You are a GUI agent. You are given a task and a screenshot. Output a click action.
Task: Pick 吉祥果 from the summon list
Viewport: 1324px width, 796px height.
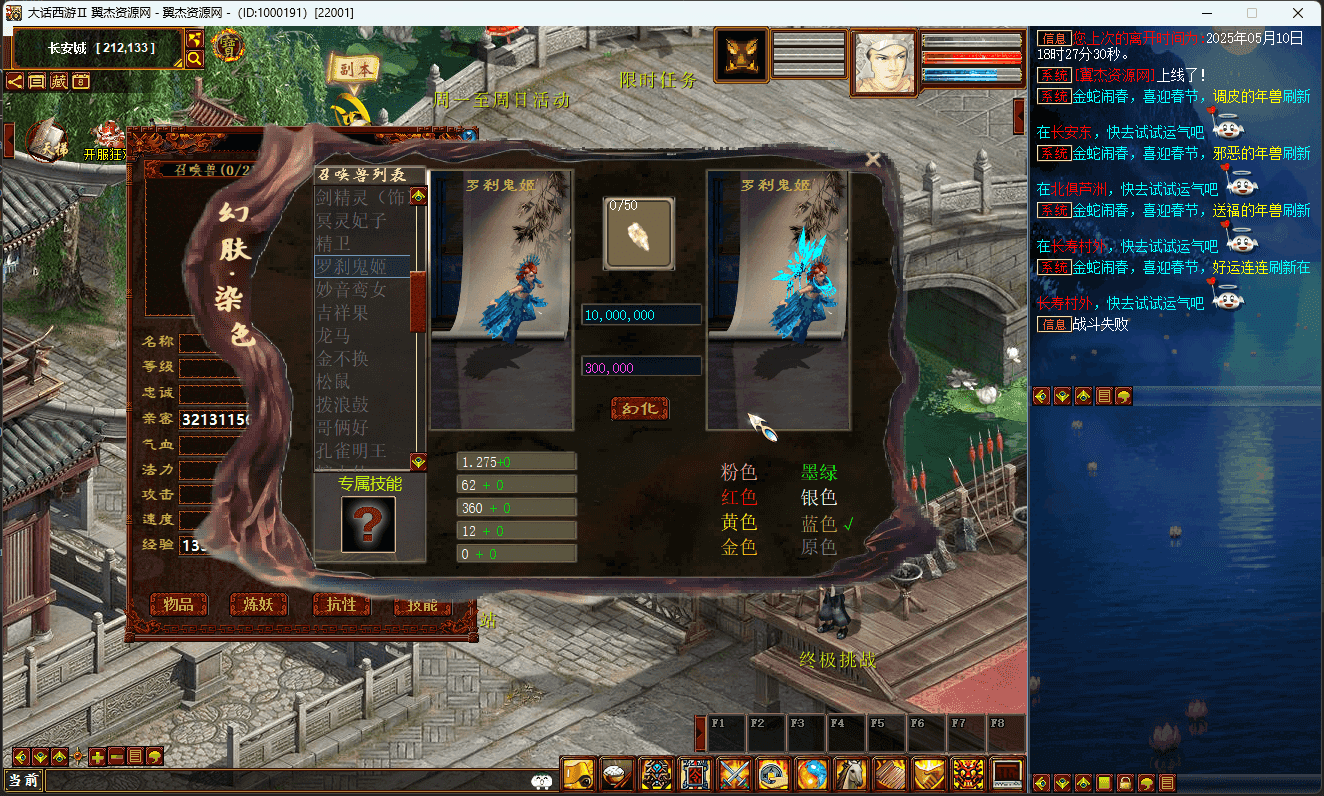coord(342,312)
